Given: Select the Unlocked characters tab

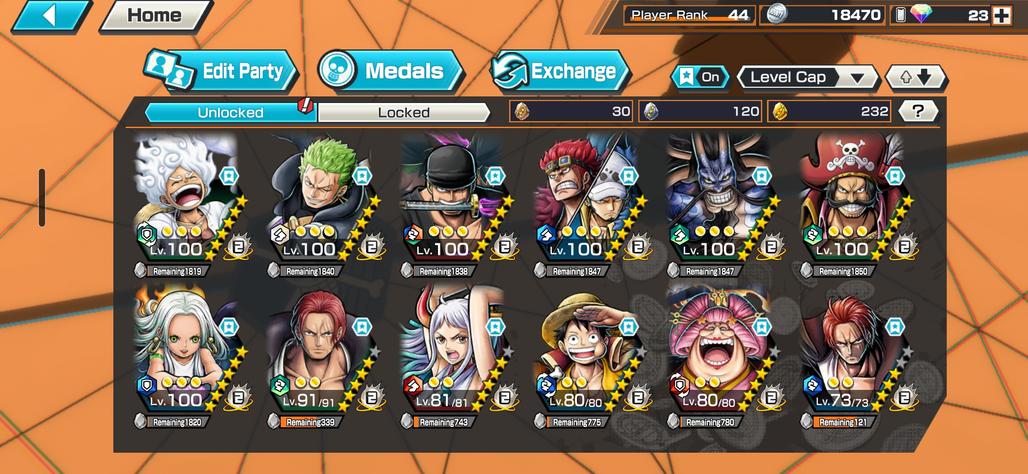Looking at the screenshot, I should (x=230, y=112).
